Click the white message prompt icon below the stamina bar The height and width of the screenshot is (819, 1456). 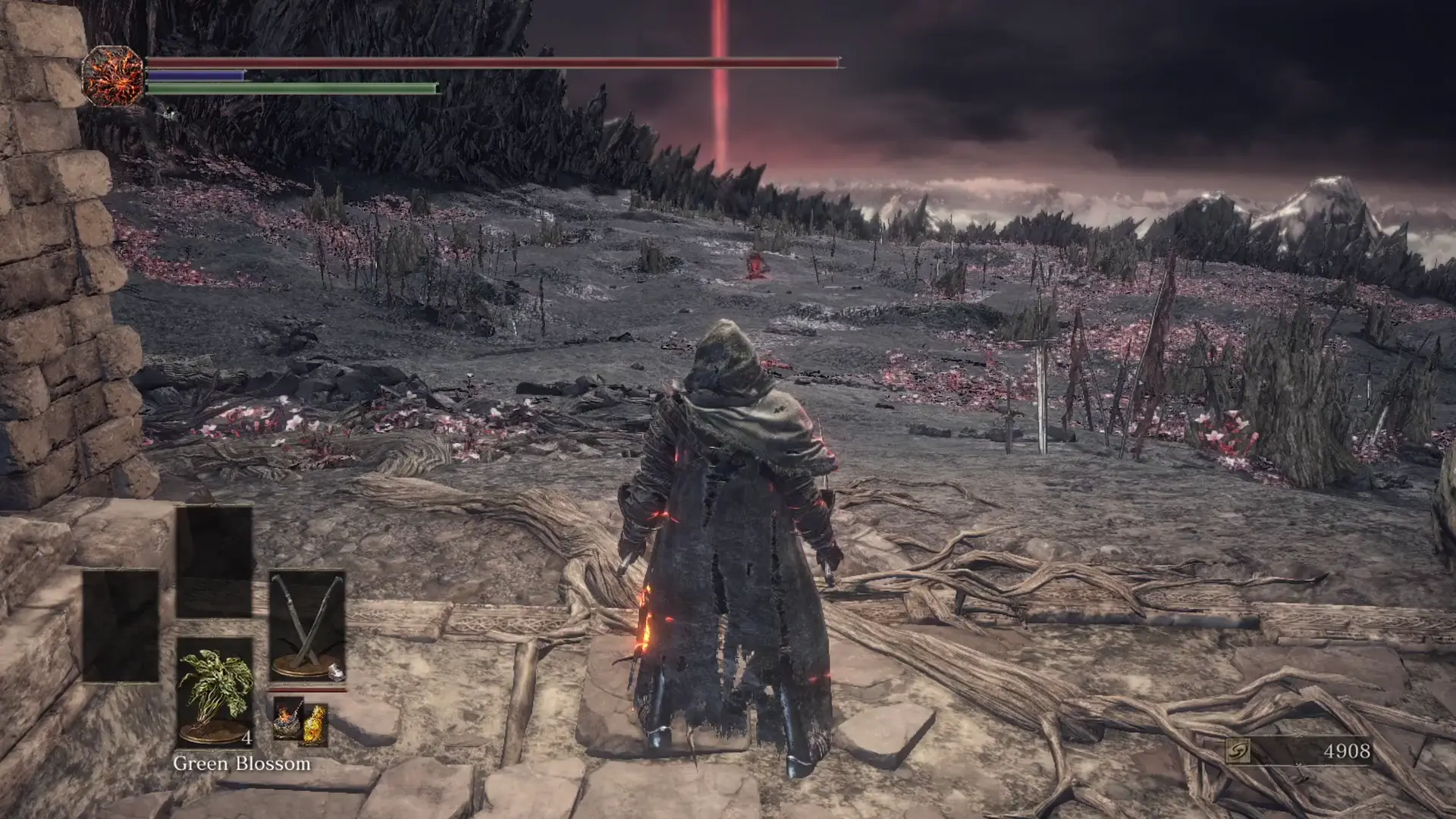[167, 112]
